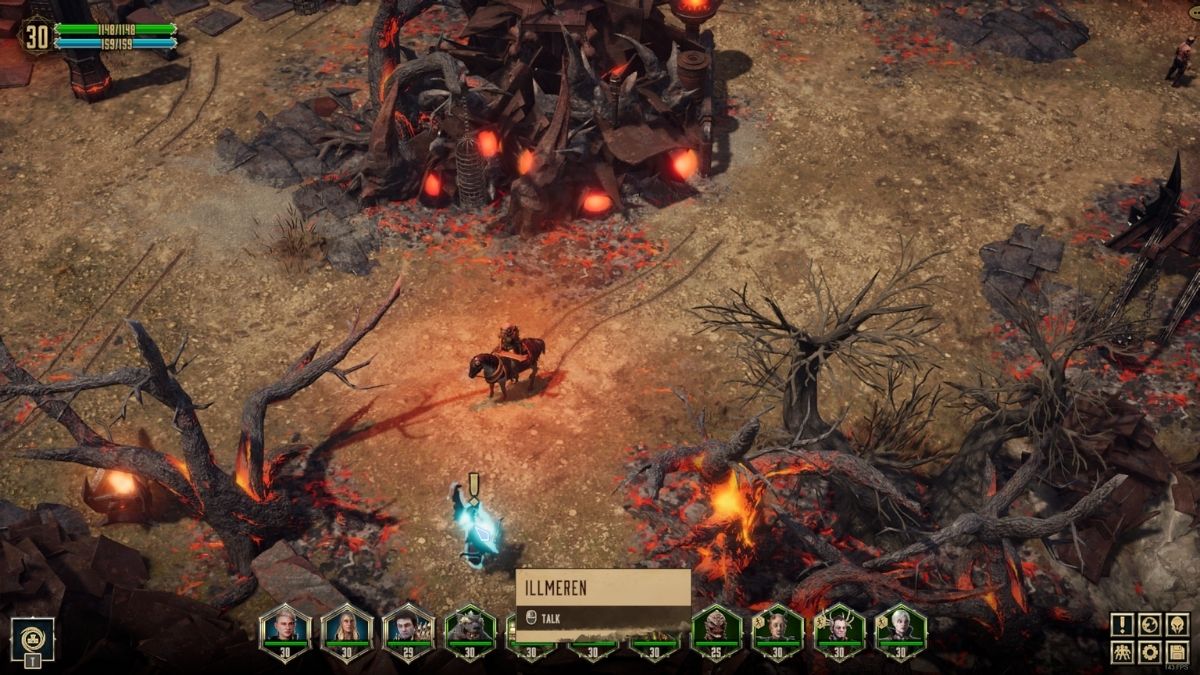Select the white-haired party member portrait
Viewport: 1200px width, 675px height.
point(901,630)
